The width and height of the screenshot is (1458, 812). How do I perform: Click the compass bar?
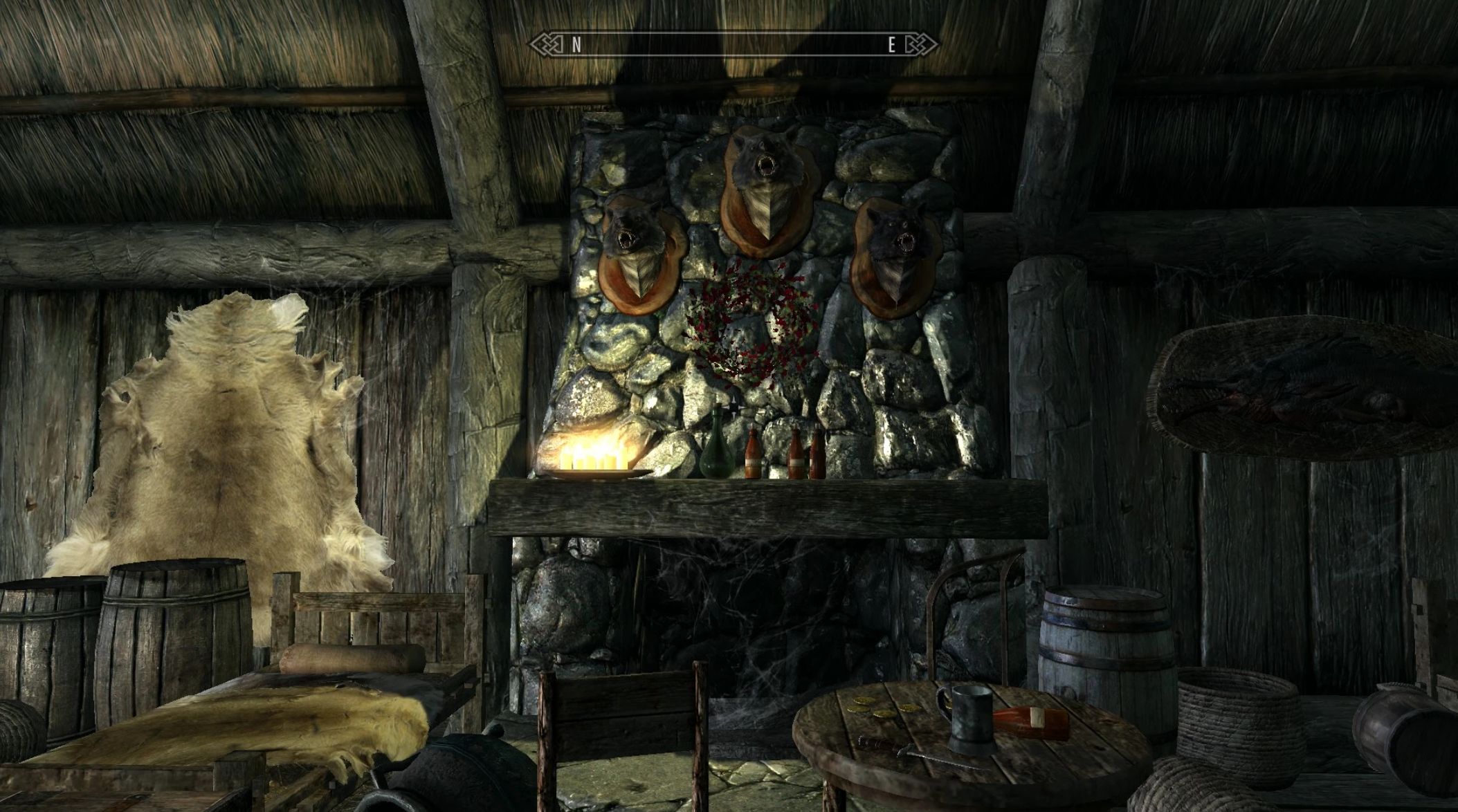[733, 46]
